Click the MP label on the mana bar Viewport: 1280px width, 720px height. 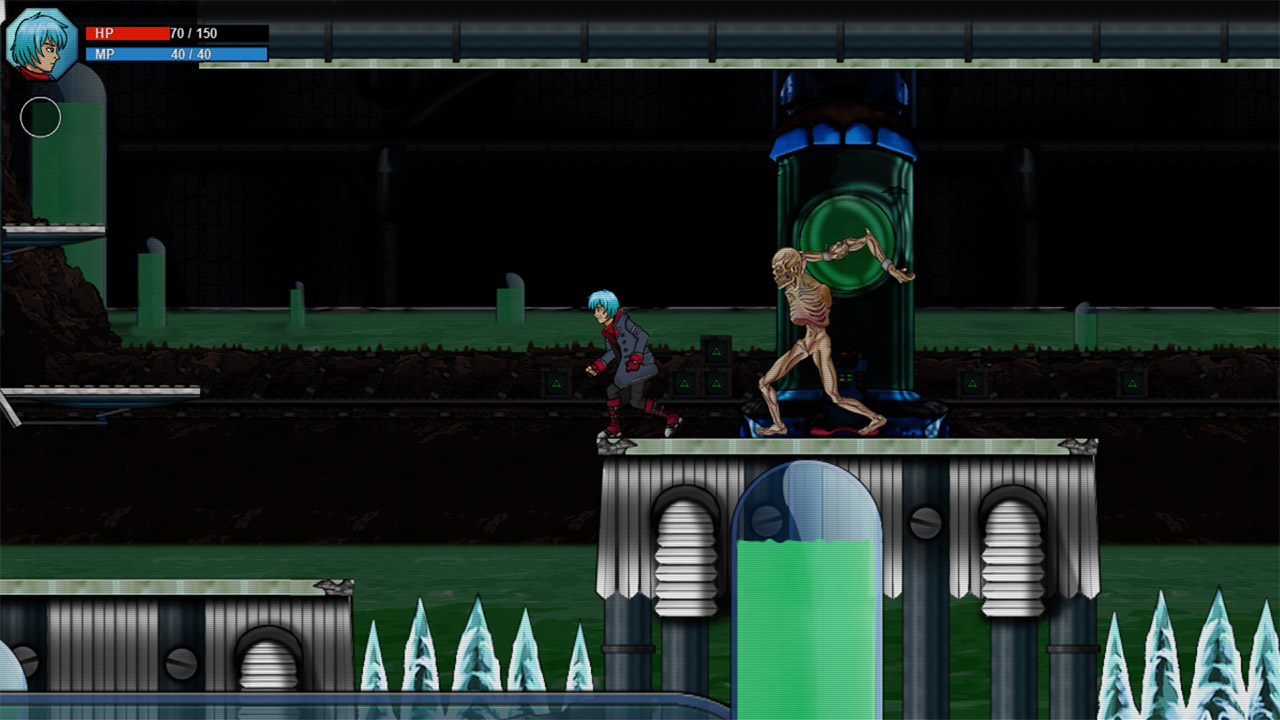tap(103, 52)
